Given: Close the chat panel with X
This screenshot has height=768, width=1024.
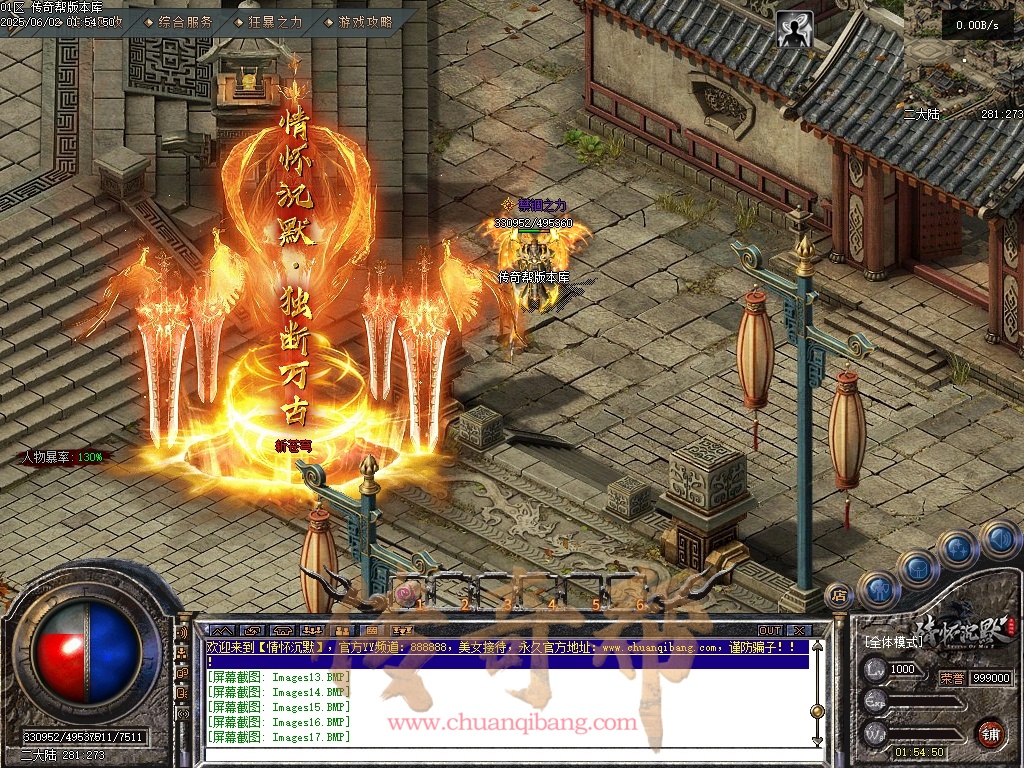Looking at the screenshot, I should (x=798, y=630).
